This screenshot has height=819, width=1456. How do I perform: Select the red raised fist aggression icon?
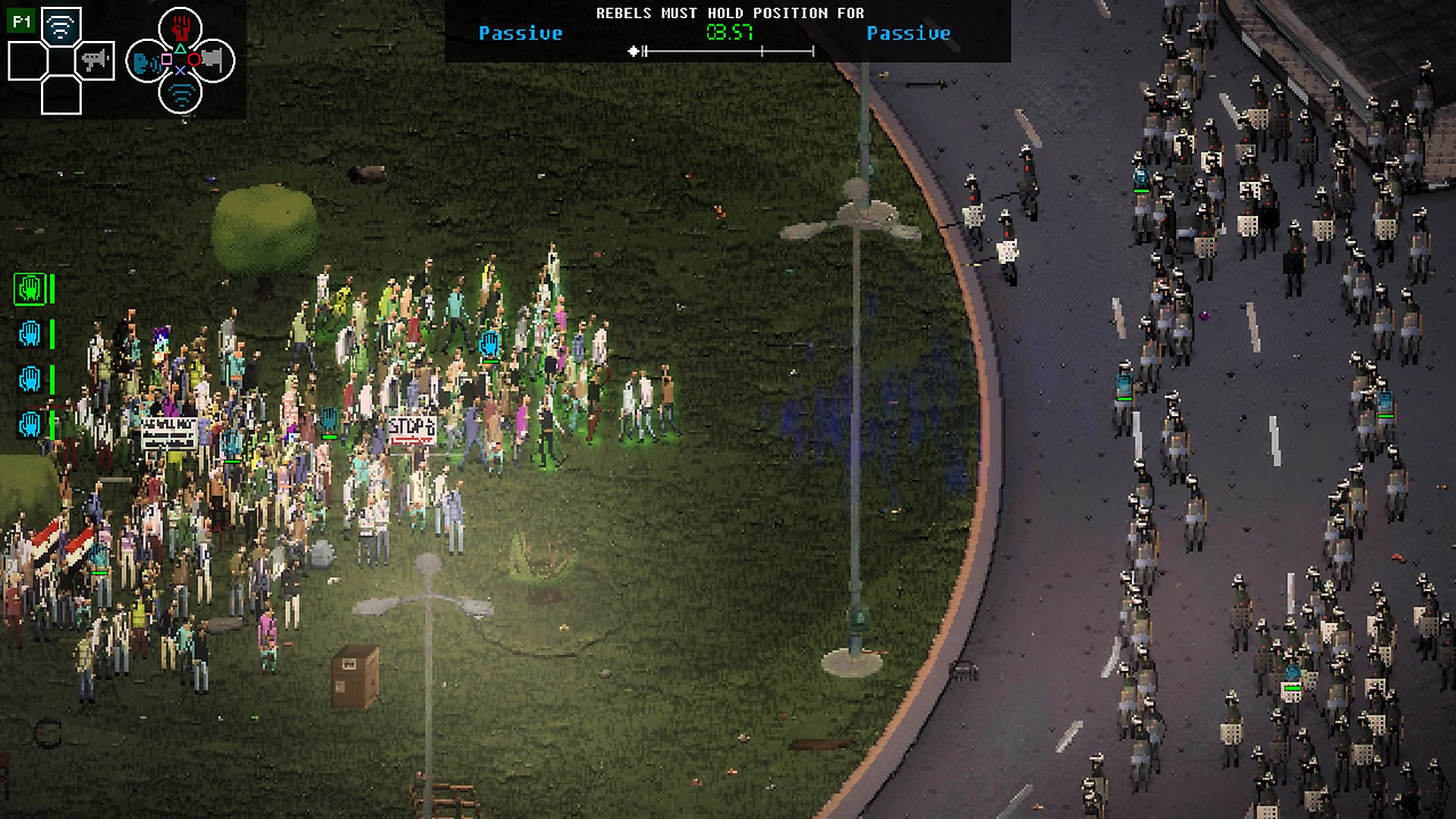pos(180,27)
